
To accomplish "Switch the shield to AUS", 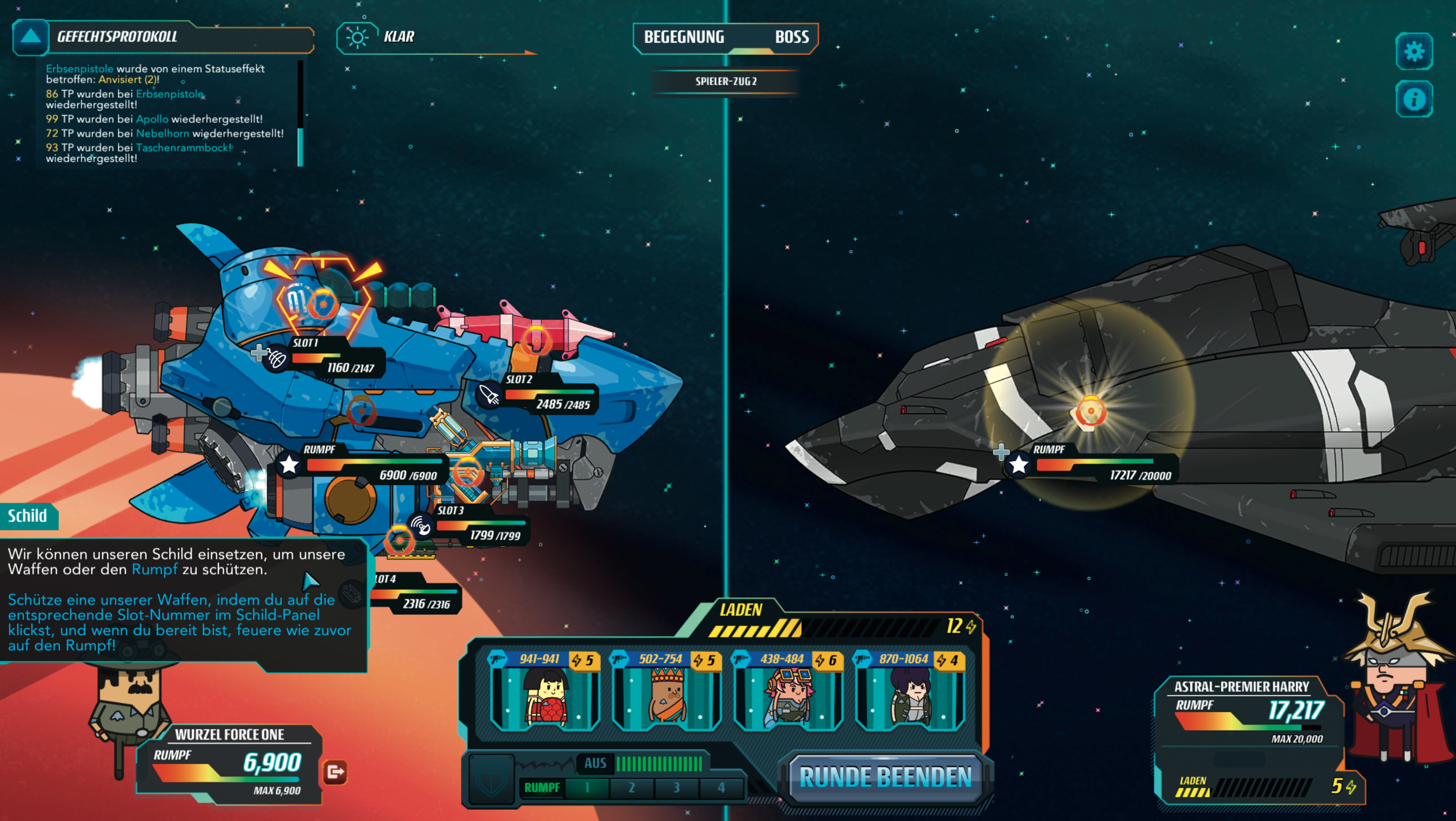I will [595, 763].
